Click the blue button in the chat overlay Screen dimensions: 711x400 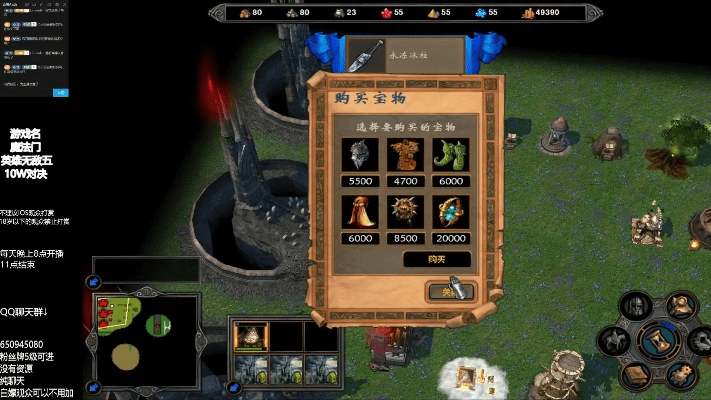61,92
